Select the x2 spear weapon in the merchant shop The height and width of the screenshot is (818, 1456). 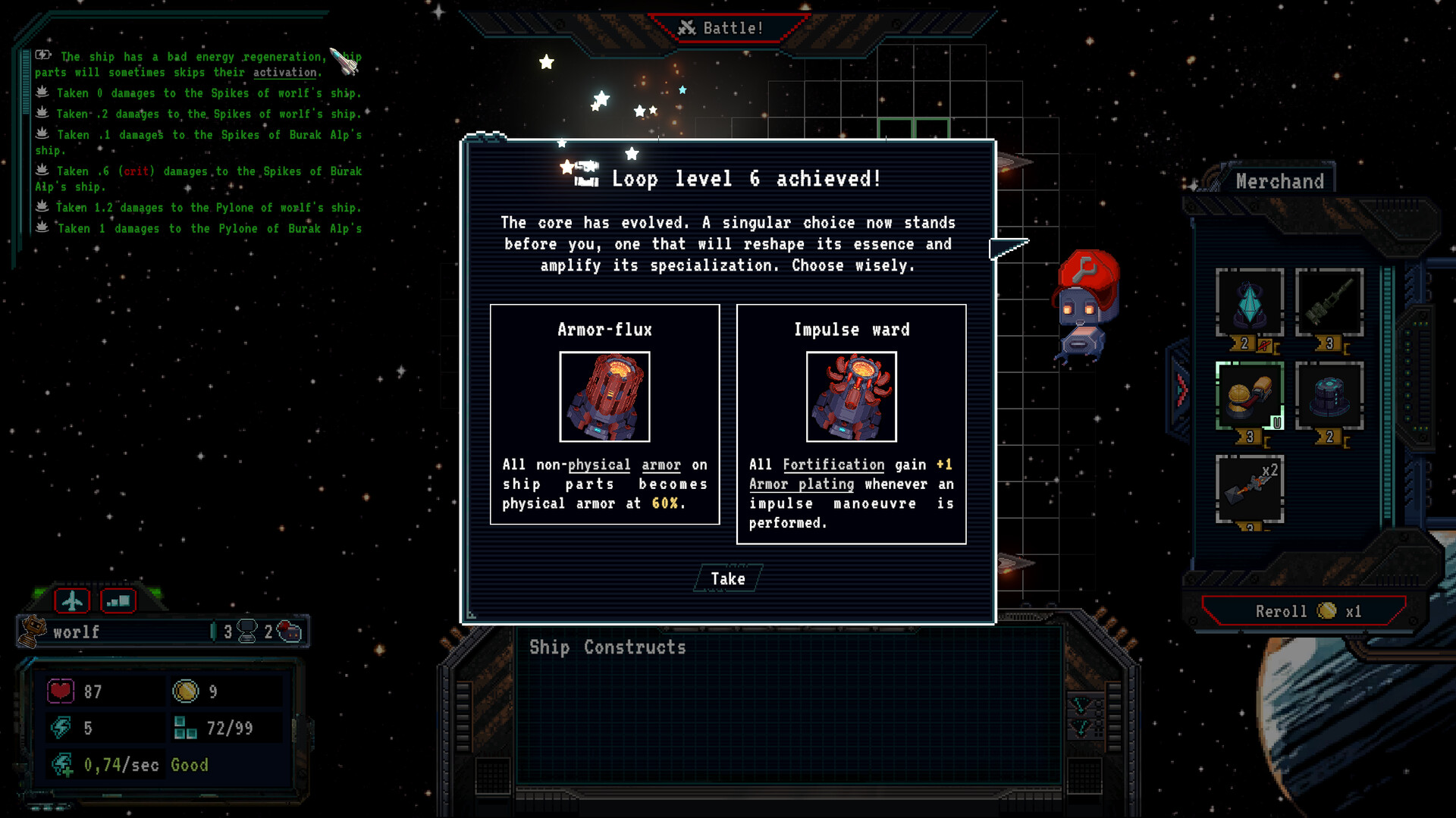[x=1249, y=489]
